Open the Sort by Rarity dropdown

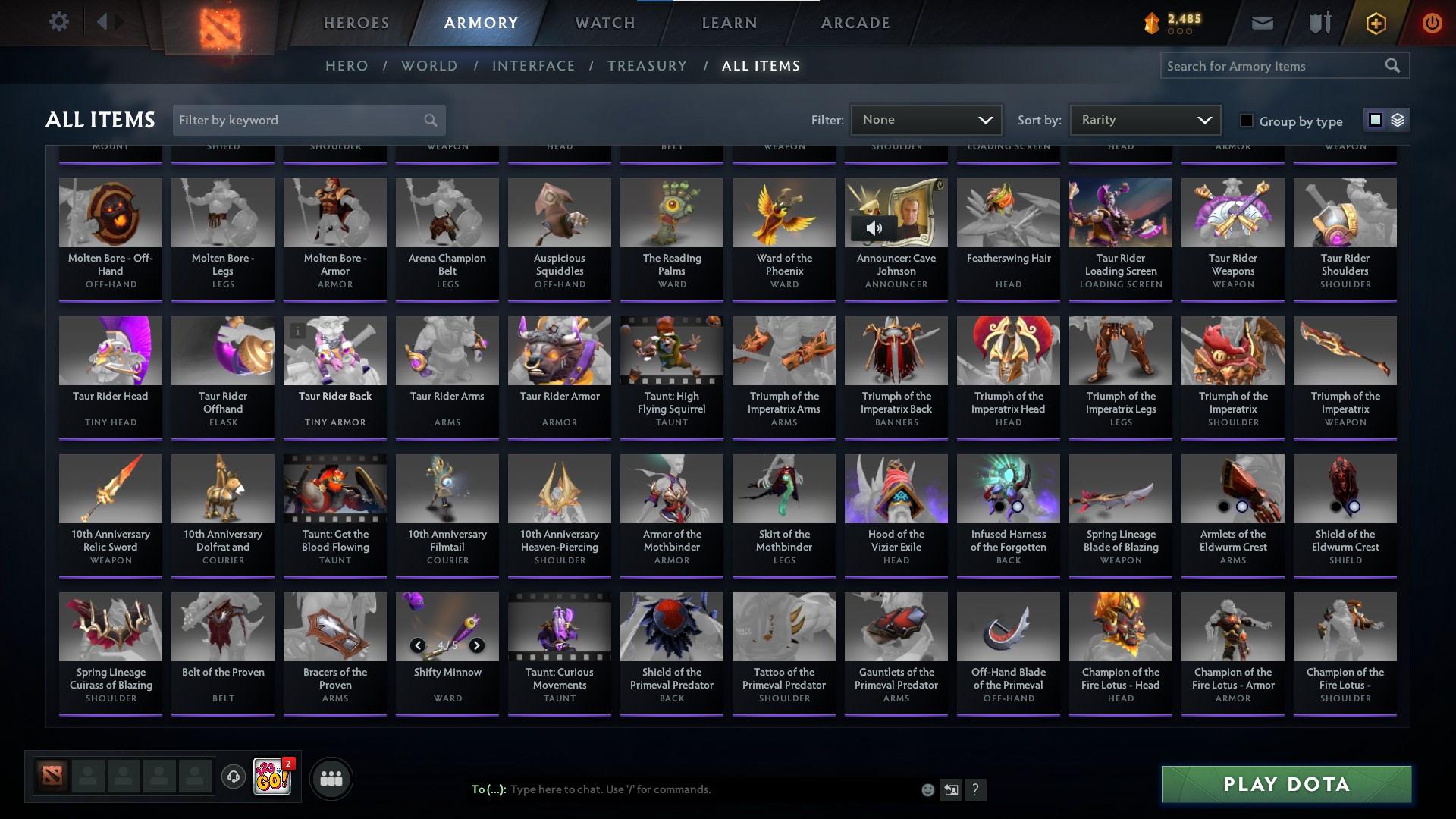(1144, 119)
